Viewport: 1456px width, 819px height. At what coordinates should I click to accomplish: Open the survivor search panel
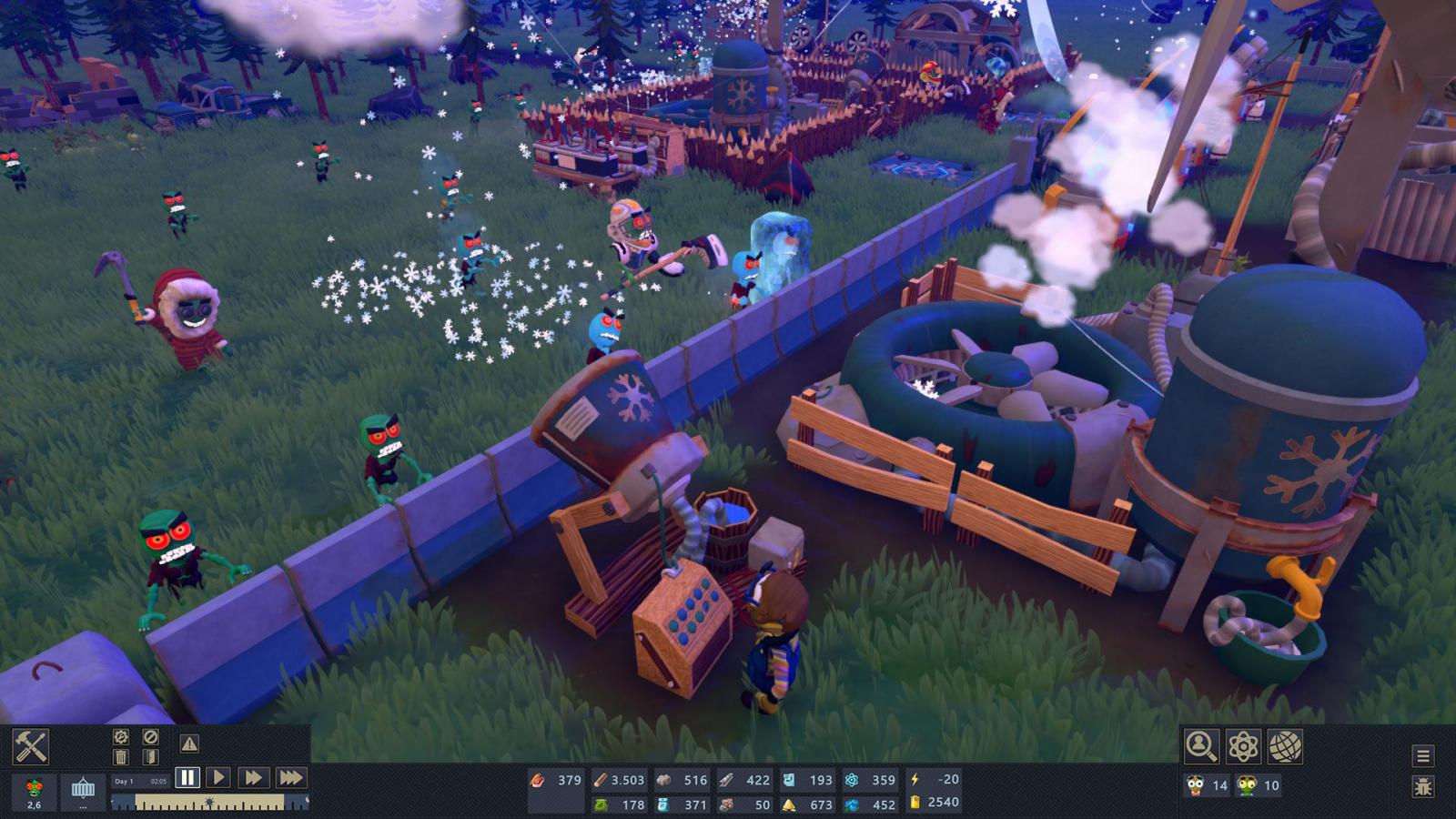pyautogui.click(x=1200, y=746)
